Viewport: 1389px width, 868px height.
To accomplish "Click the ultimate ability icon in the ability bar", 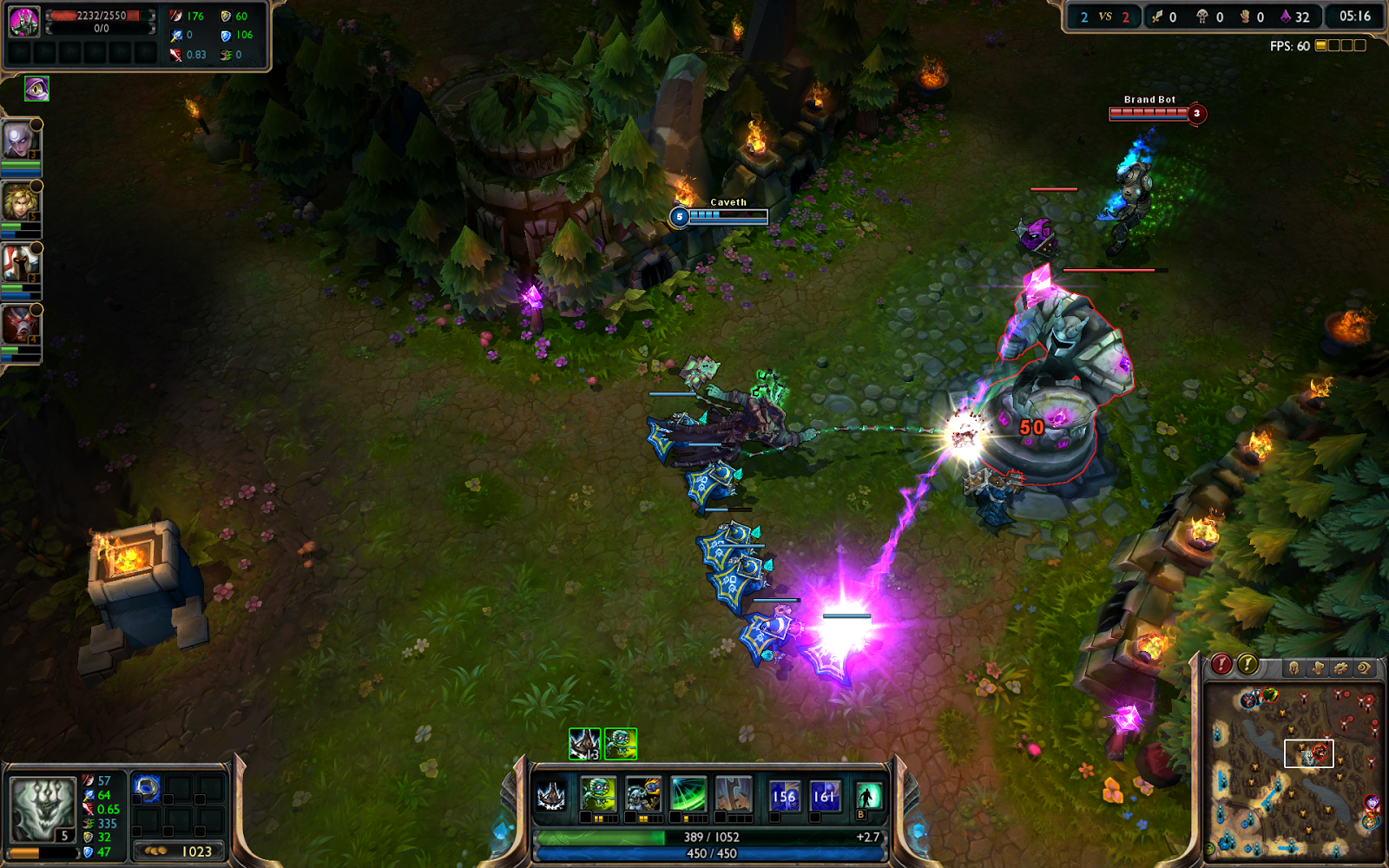I will pos(734,794).
